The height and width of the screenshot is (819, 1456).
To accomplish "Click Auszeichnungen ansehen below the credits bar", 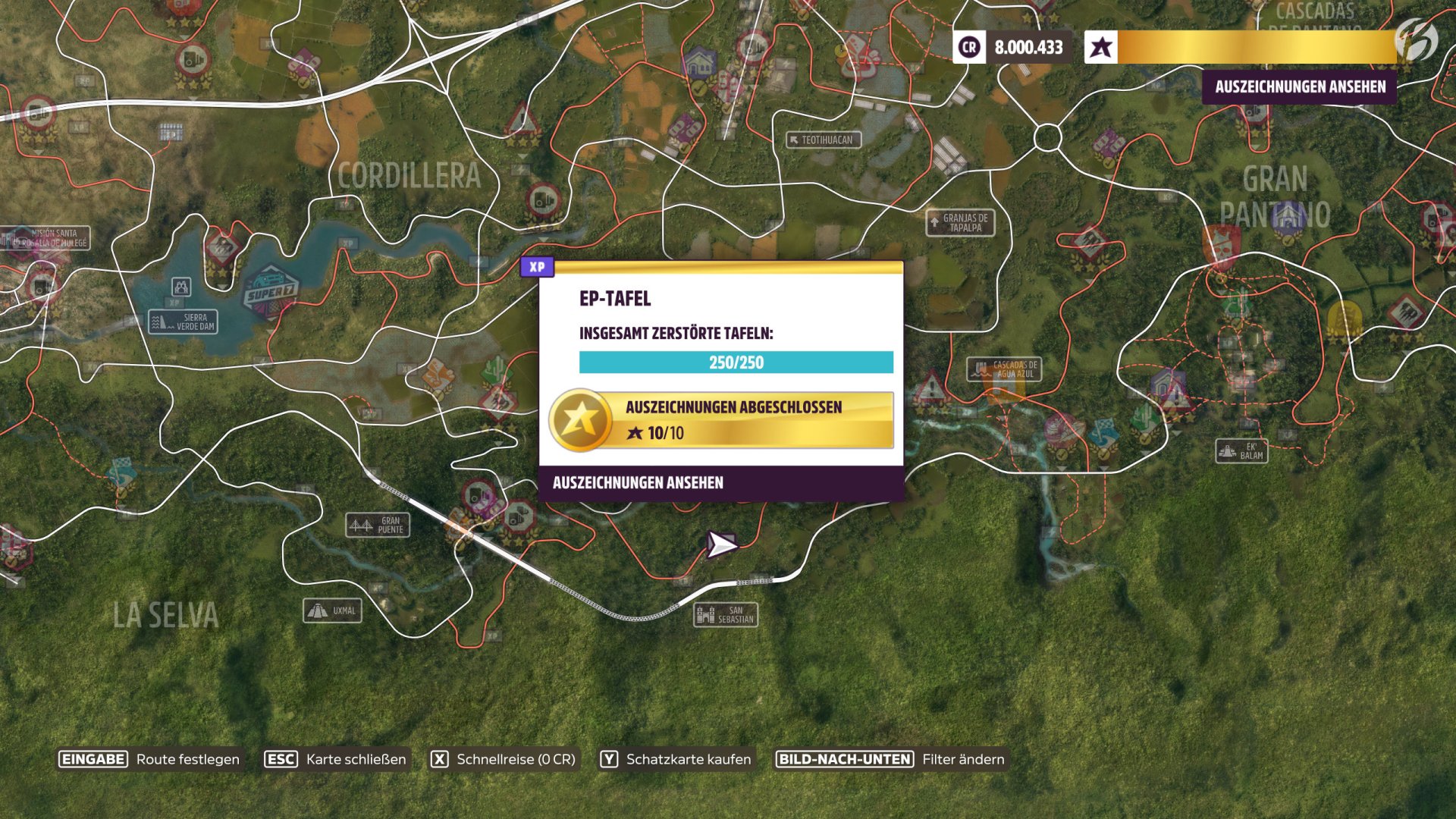I will click(x=1300, y=87).
